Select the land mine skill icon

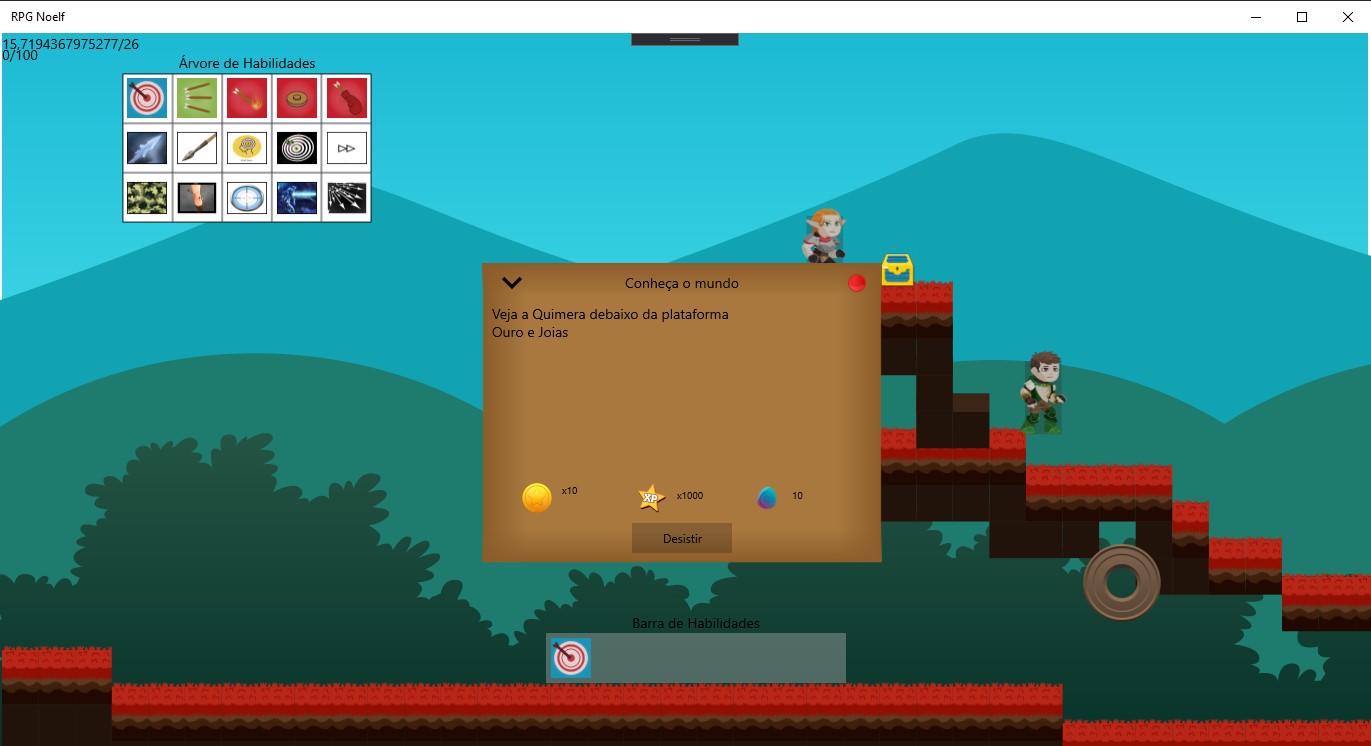pos(297,97)
